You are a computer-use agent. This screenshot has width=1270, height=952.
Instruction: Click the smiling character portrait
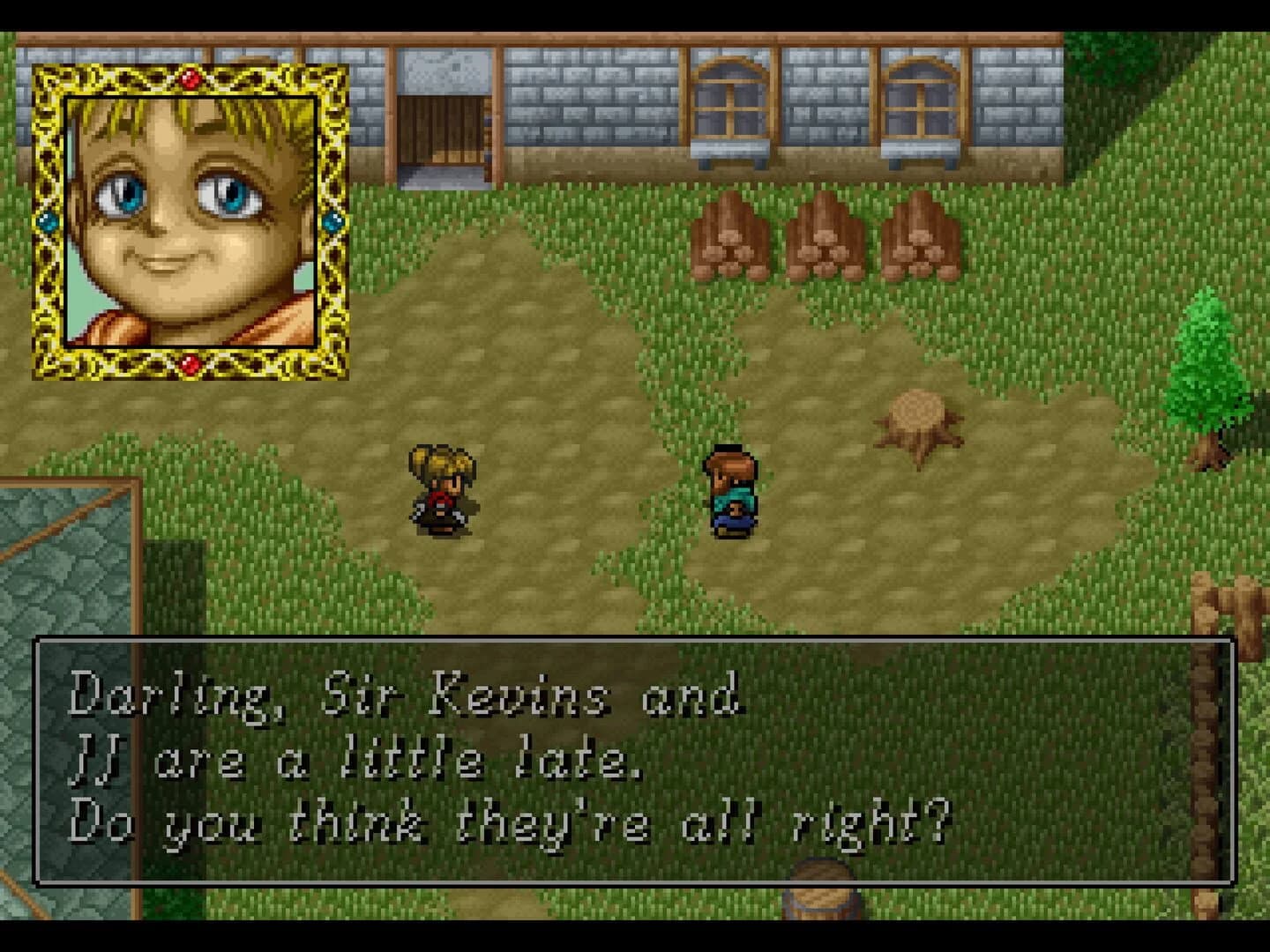click(190, 220)
